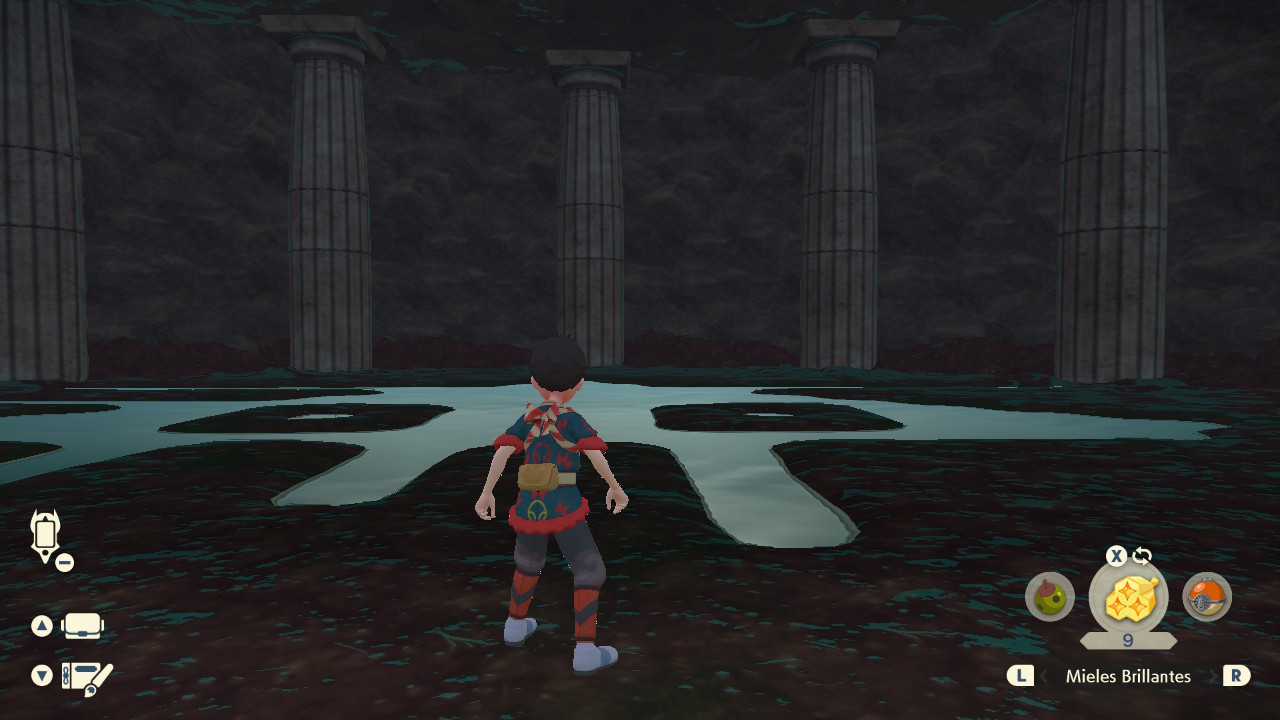Viewport: 1280px width, 720px height.
Task: Toggle the down-arrow control beside the crafting kit
Action: [40, 676]
